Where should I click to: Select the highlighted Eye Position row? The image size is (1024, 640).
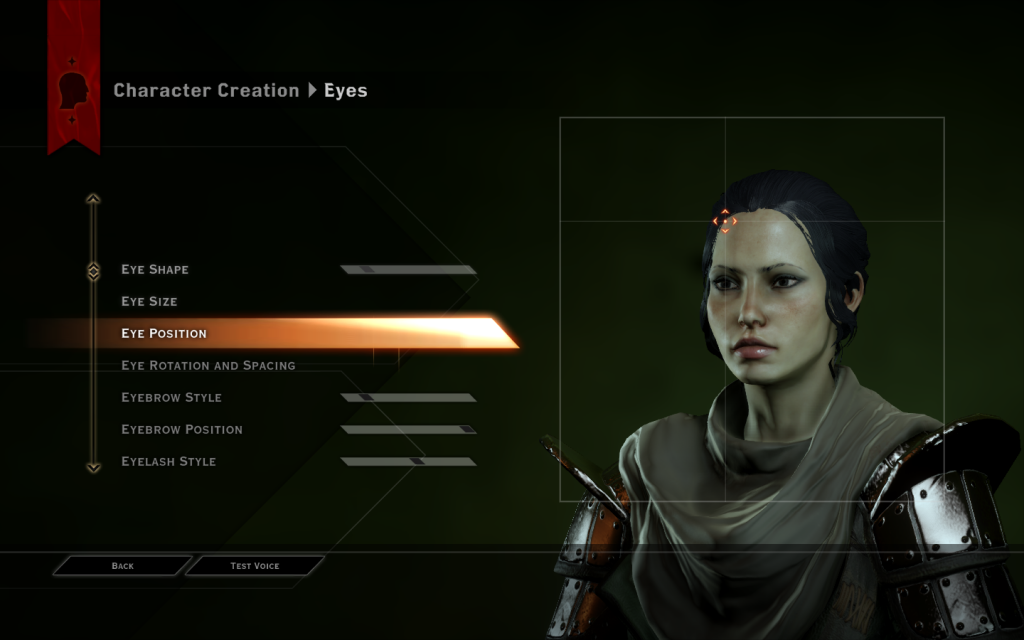coord(164,333)
